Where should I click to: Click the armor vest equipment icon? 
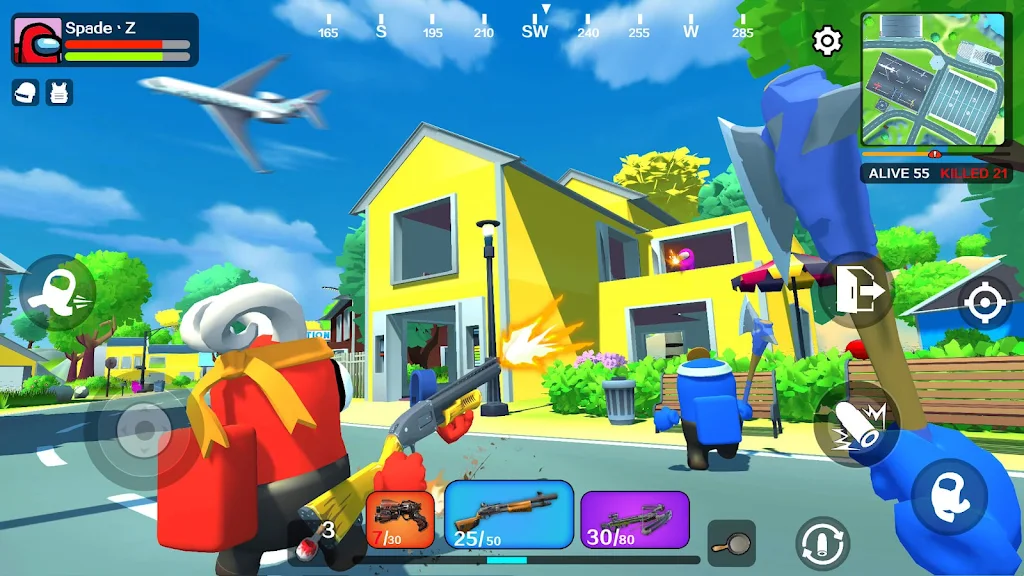pos(60,92)
